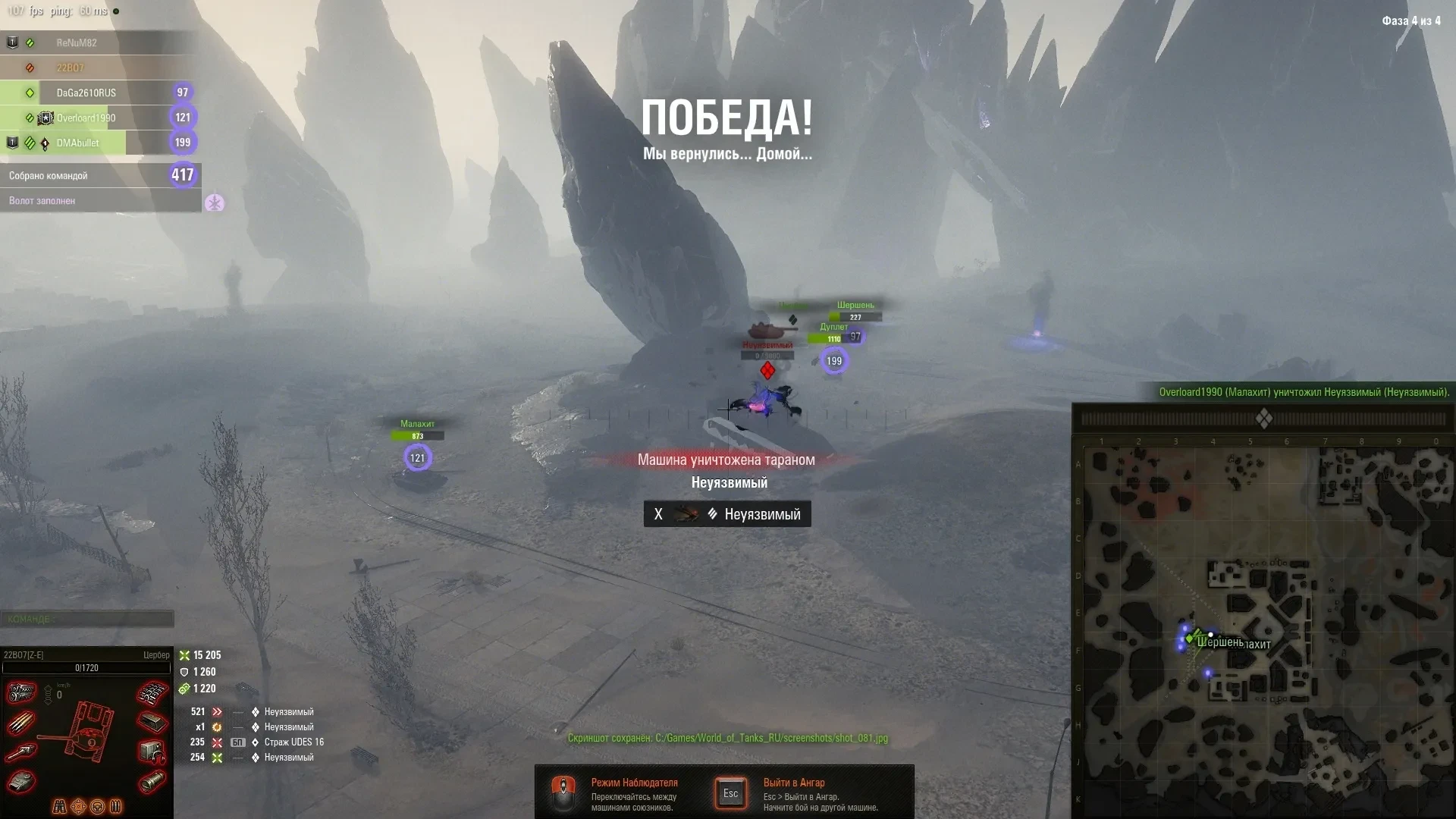The image size is (1456, 819).
Task: Click the driver steering wheel icon
Action: pos(97,806)
